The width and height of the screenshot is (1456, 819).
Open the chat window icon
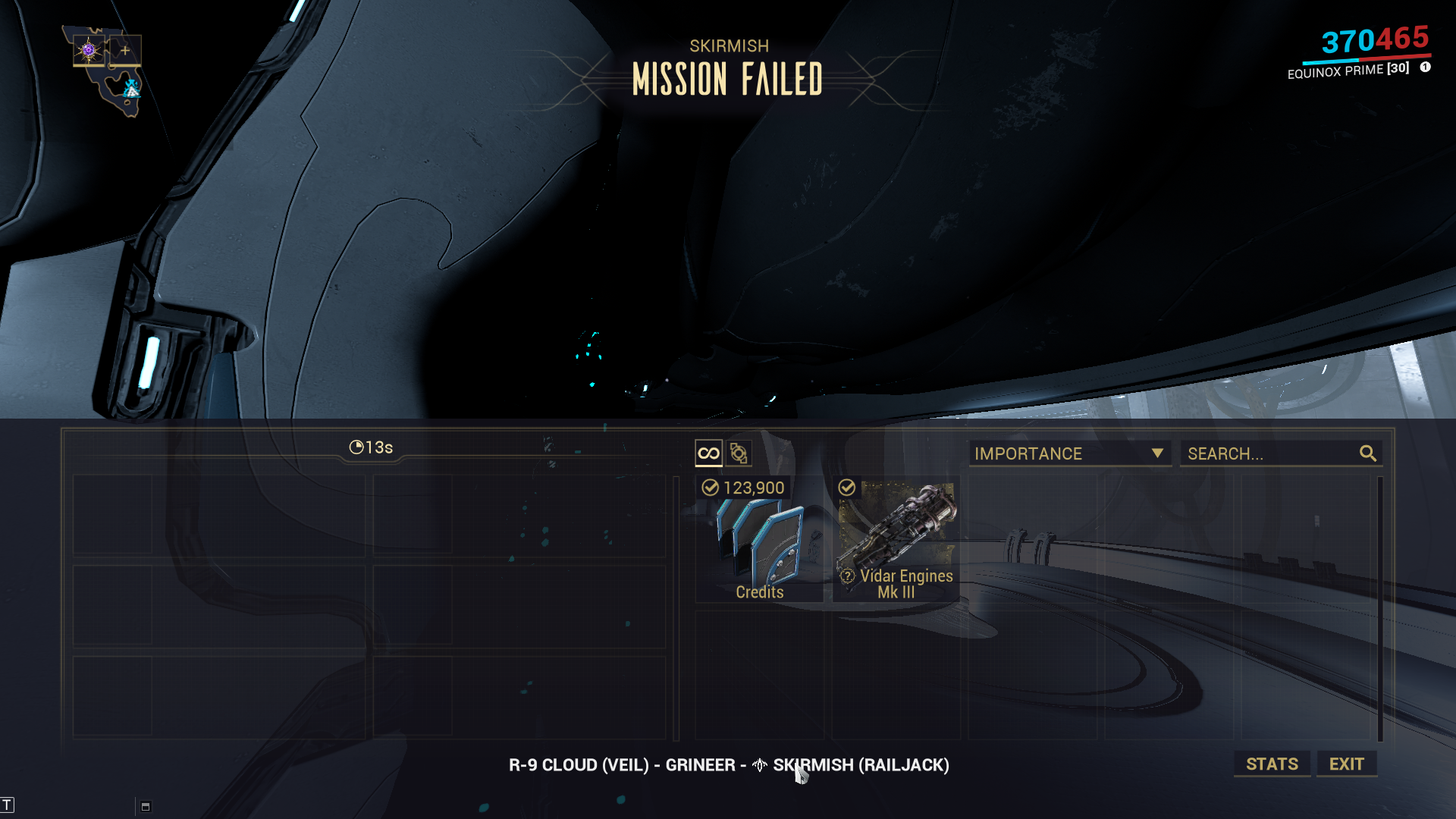(146, 806)
